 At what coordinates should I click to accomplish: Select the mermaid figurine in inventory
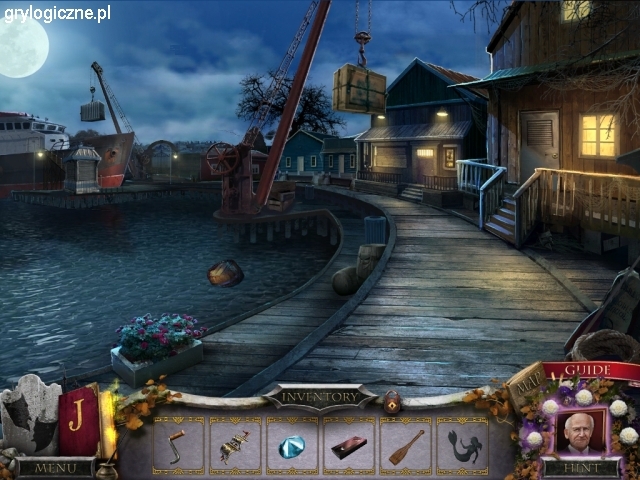pos(462,446)
